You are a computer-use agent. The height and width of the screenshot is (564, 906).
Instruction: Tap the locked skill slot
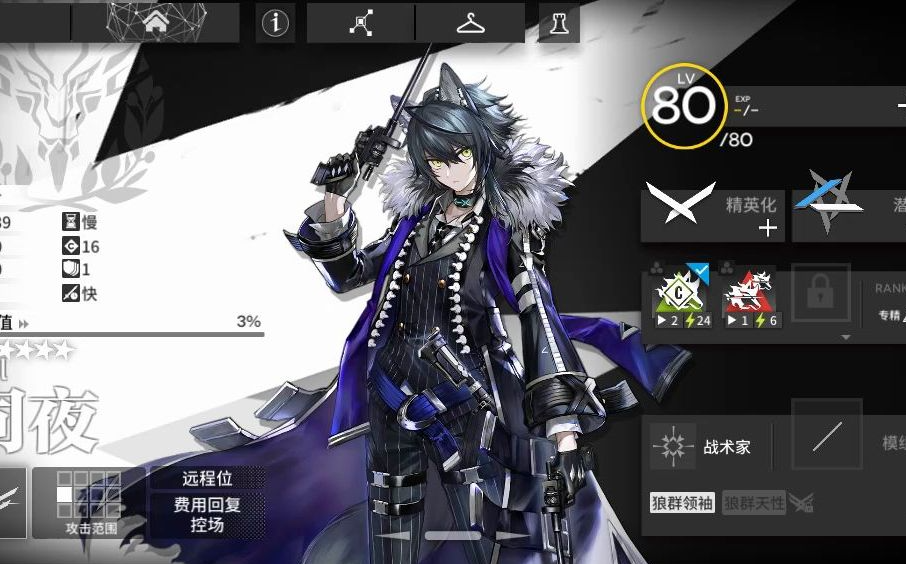(820, 295)
